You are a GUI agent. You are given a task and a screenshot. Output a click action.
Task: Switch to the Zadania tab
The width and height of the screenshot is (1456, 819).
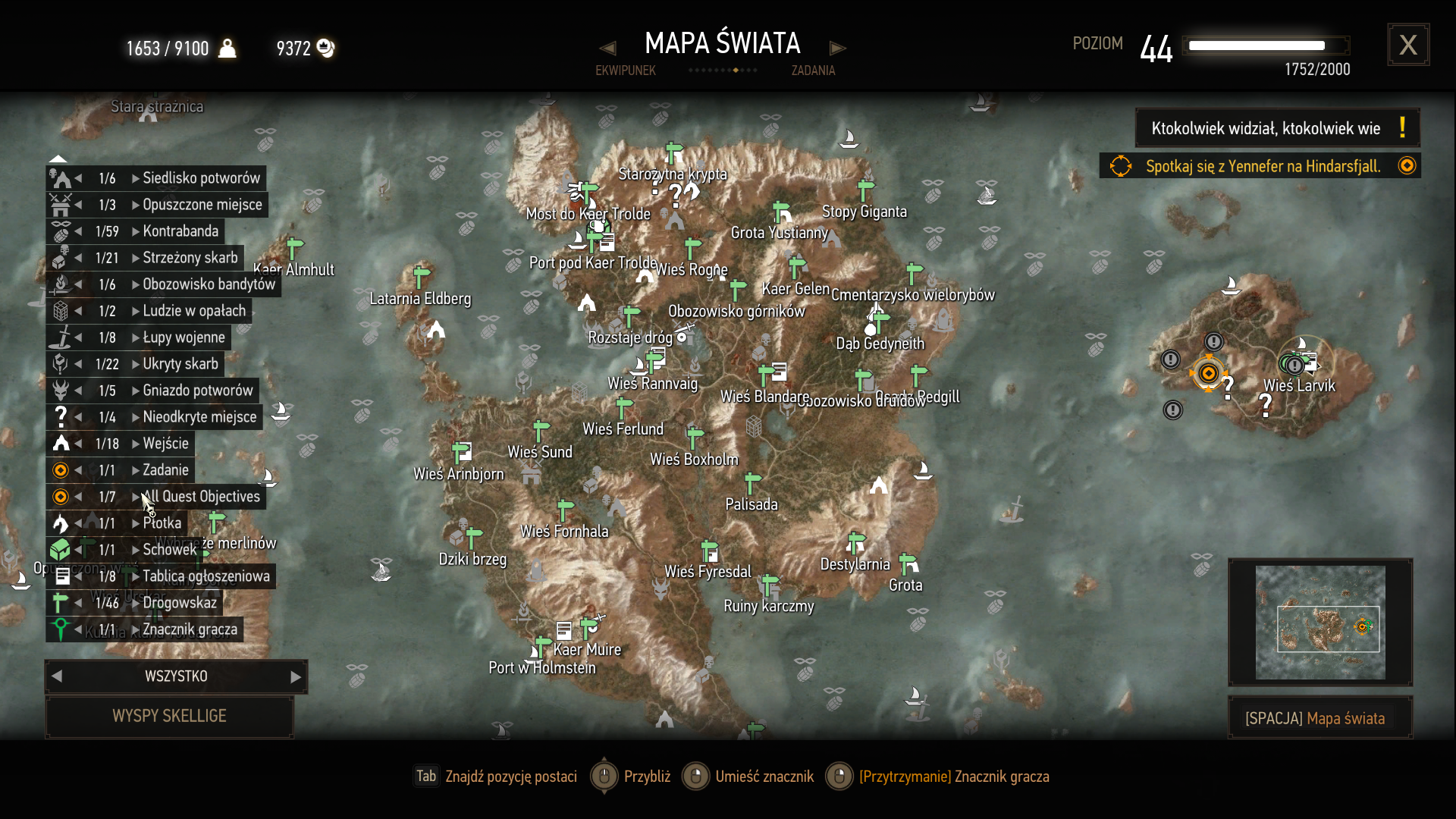[x=813, y=71]
